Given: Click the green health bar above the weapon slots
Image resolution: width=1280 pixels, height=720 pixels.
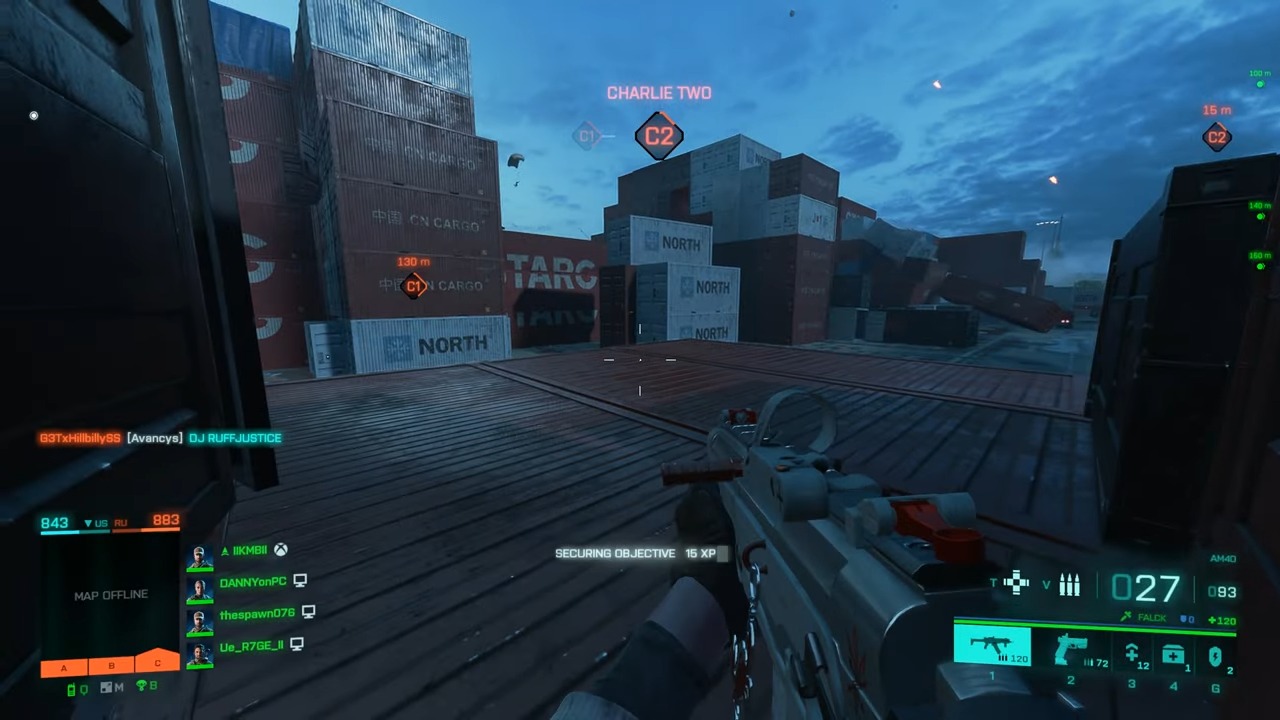Looking at the screenshot, I should 1095,629.
